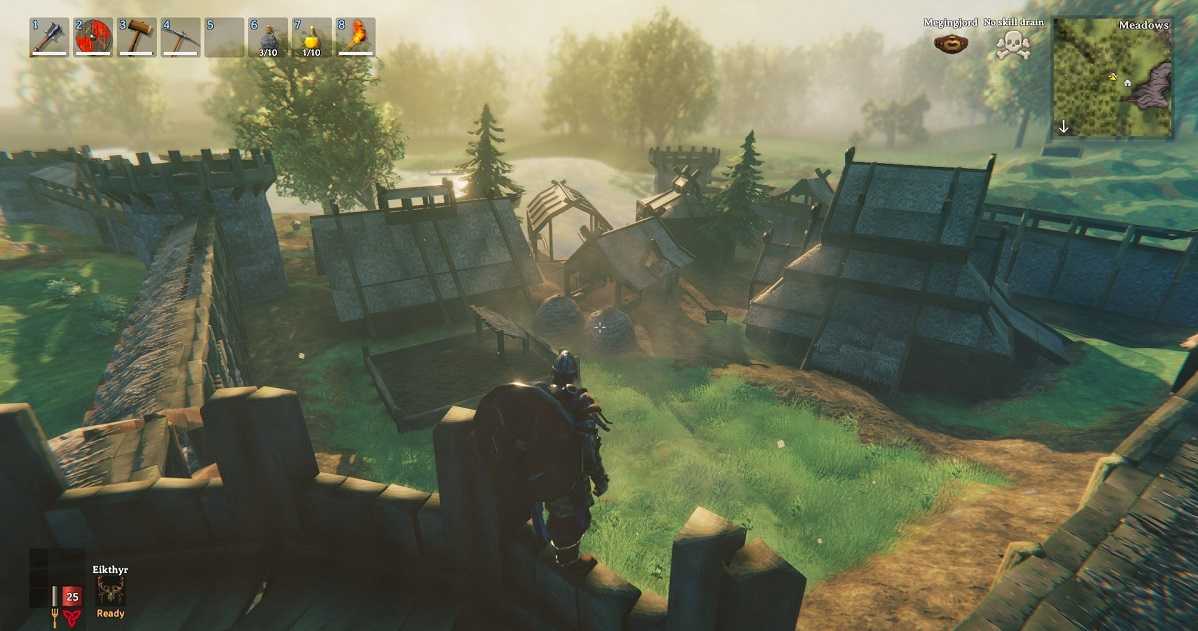The height and width of the screenshot is (631, 1198).
Task: Equip the torch in slot 8
Action: click(356, 37)
